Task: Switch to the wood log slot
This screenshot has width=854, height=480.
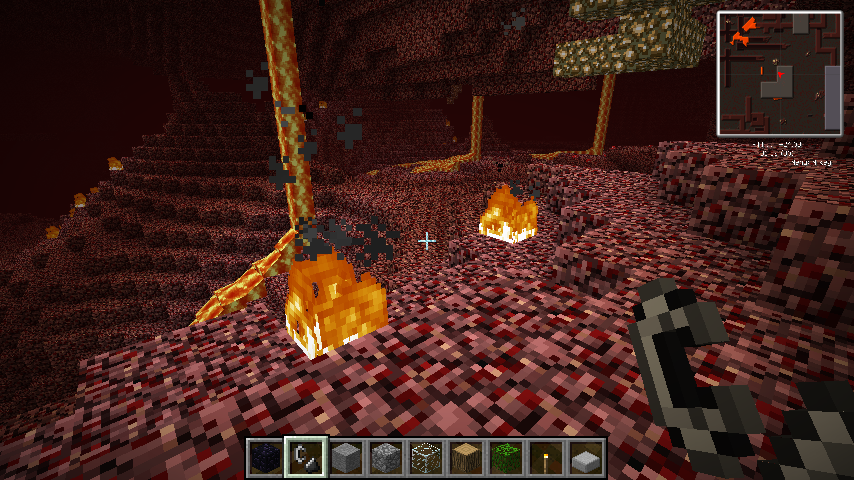Action: (466, 458)
